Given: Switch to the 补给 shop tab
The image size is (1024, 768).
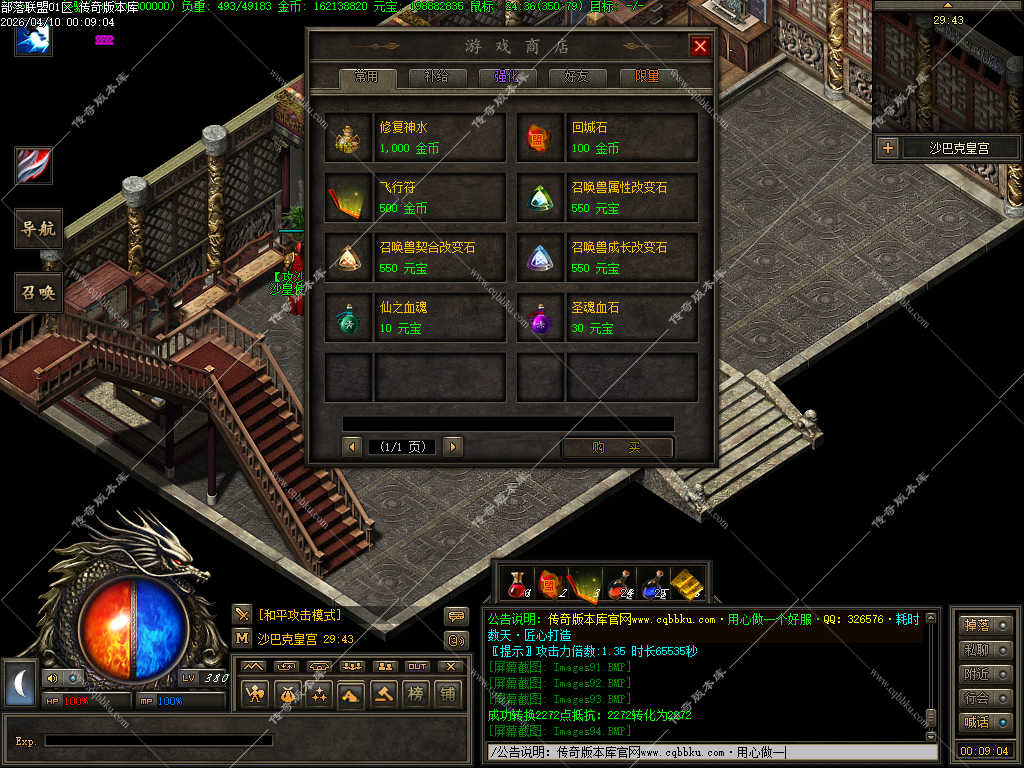Looking at the screenshot, I should (436, 77).
